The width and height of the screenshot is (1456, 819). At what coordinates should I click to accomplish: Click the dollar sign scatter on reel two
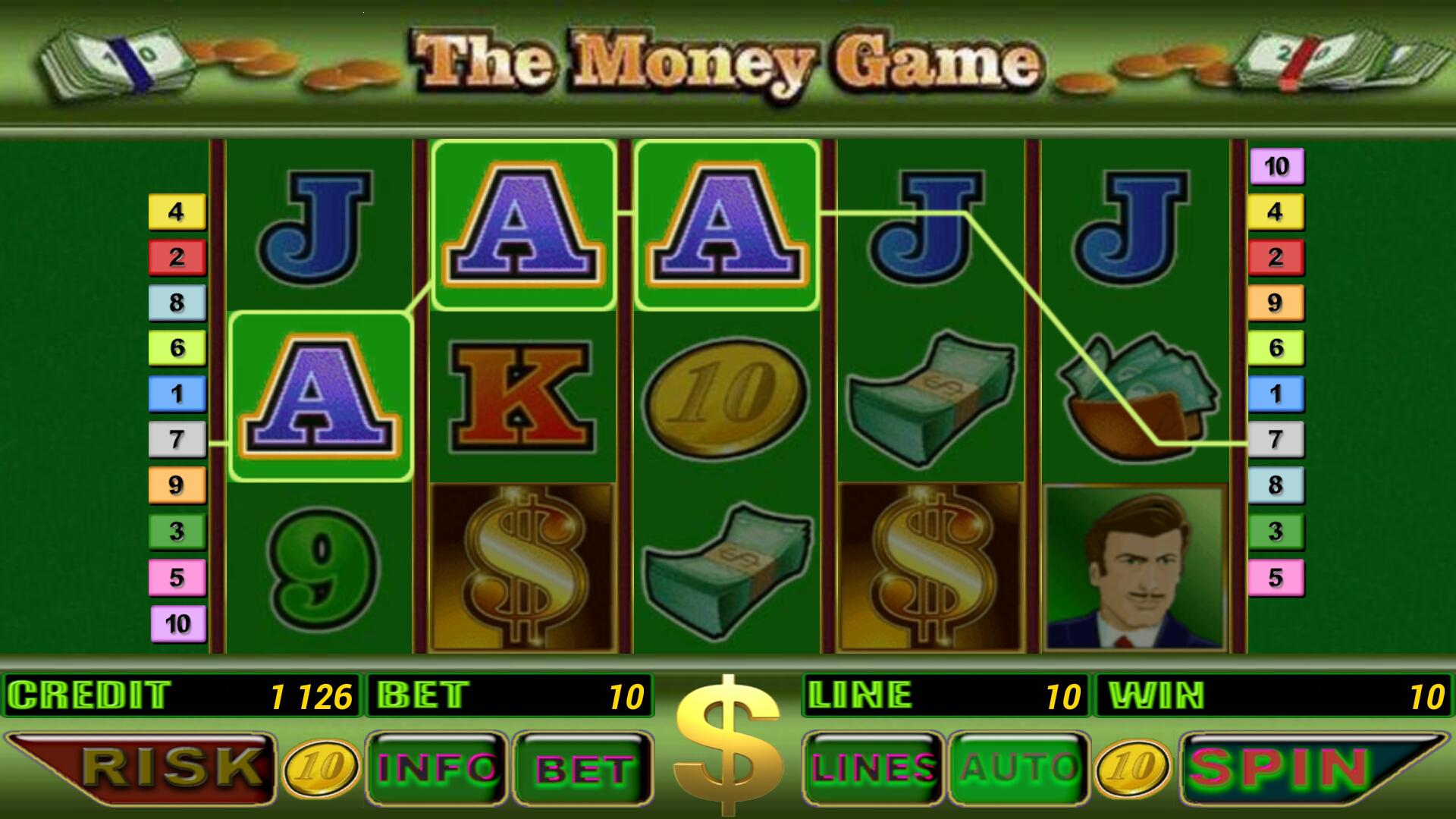[523, 569]
